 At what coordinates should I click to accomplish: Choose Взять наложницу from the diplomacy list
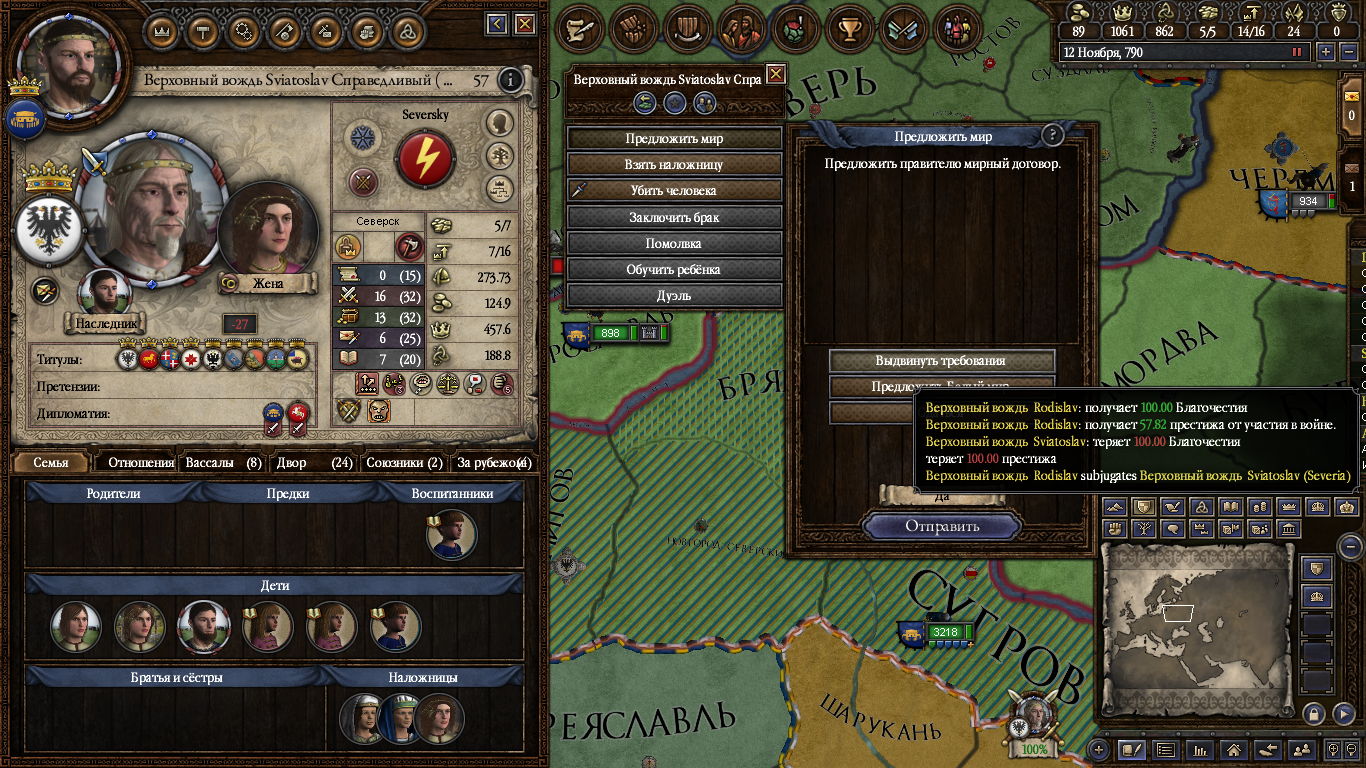point(674,165)
